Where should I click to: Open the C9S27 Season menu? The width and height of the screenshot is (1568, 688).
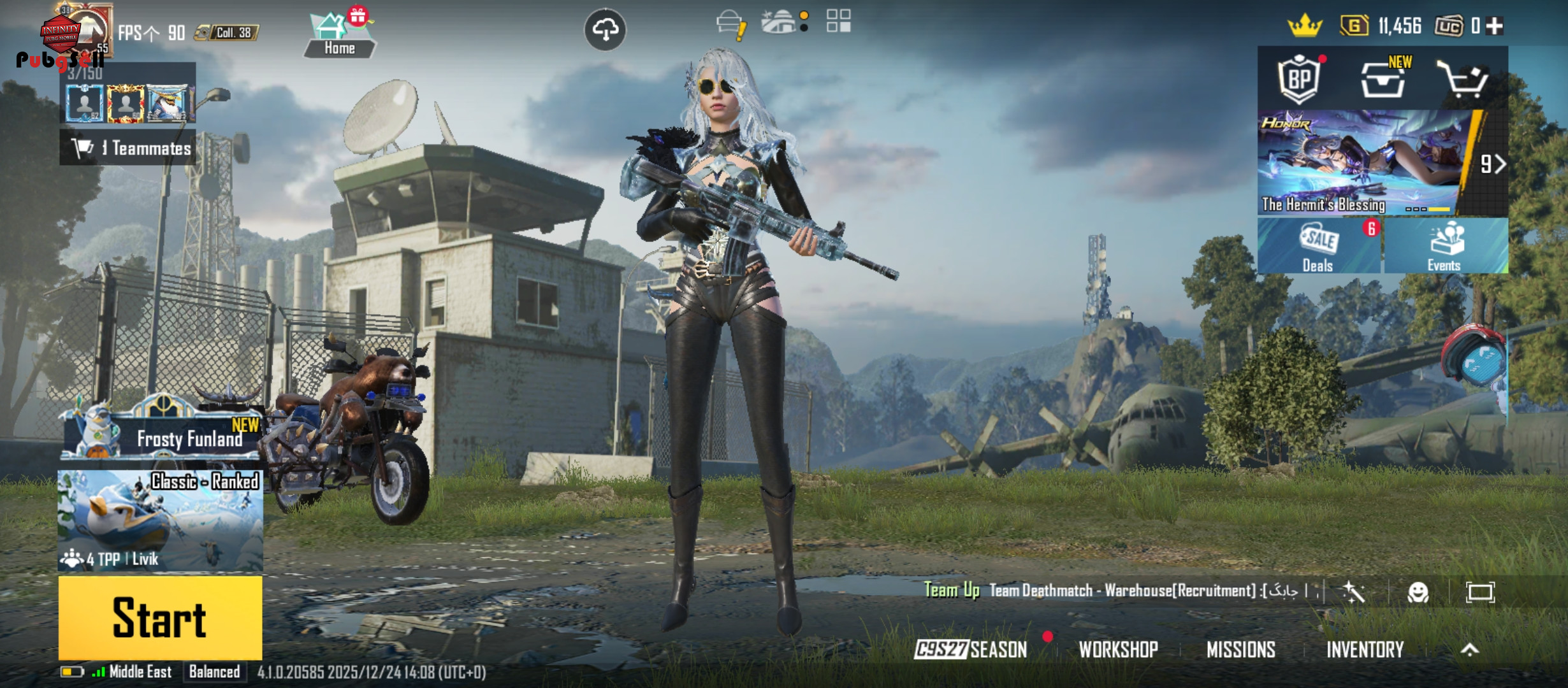(x=970, y=649)
